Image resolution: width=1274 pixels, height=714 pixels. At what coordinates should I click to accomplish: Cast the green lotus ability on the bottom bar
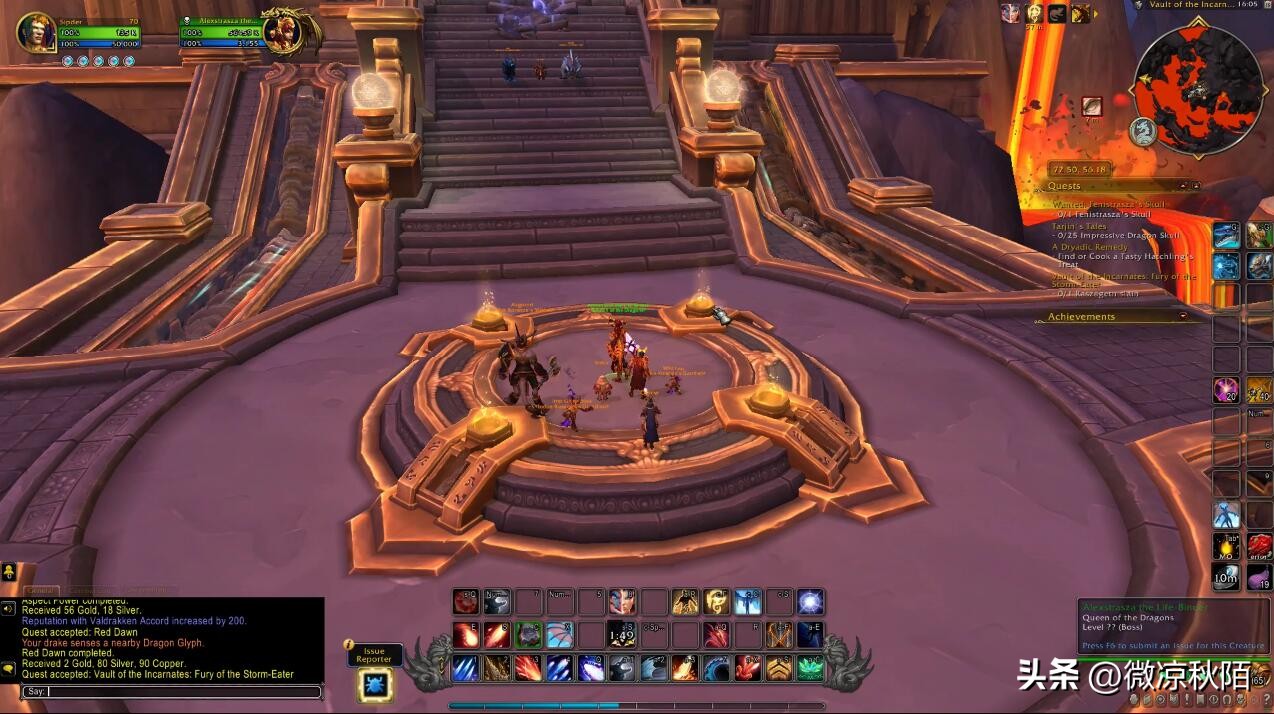[x=810, y=668]
